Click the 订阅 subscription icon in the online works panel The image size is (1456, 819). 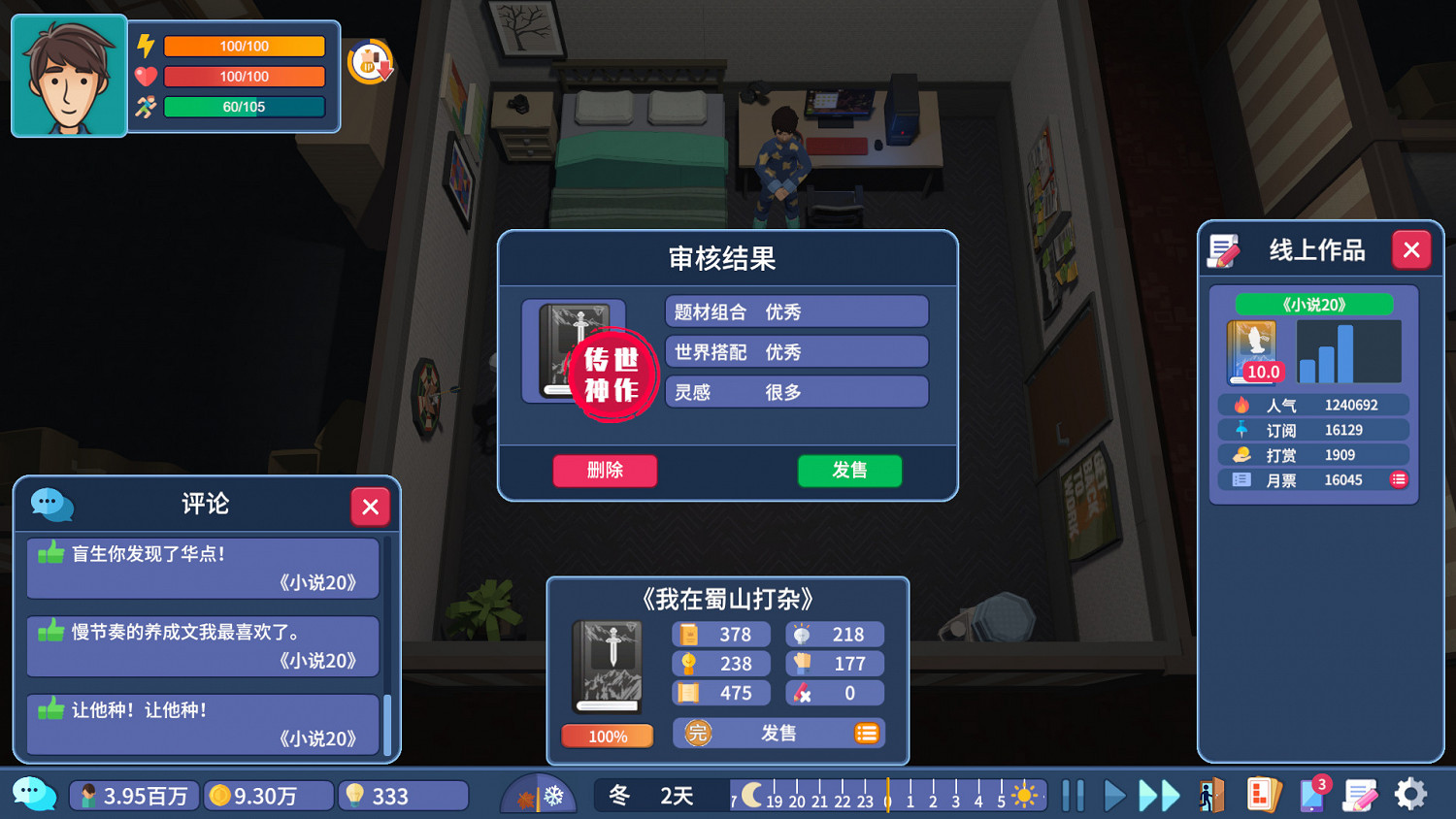tap(1240, 430)
